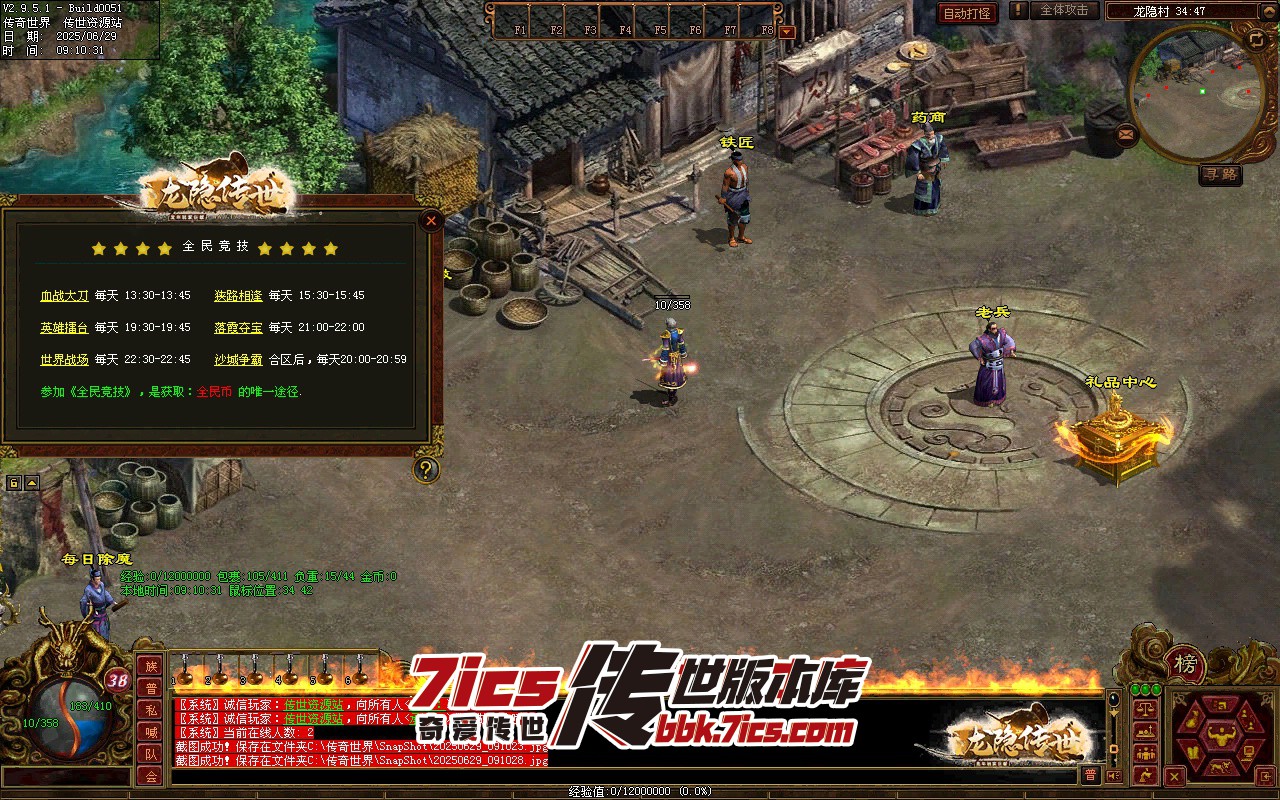Image resolution: width=1280 pixels, height=800 pixels.
Task: Select the 沙城争霸 event link
Action: (238, 360)
